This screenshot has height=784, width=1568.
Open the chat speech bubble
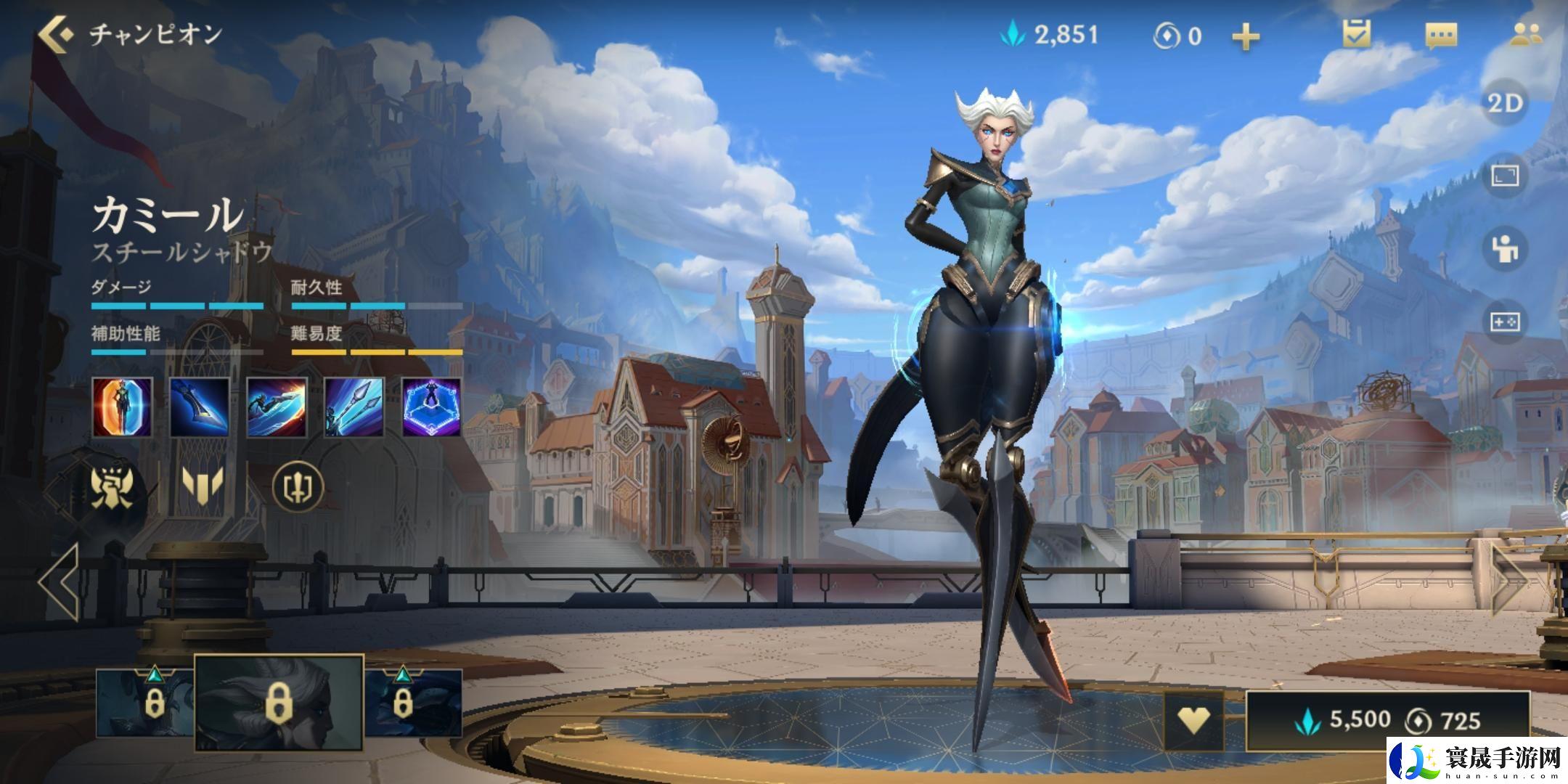click(x=1441, y=35)
